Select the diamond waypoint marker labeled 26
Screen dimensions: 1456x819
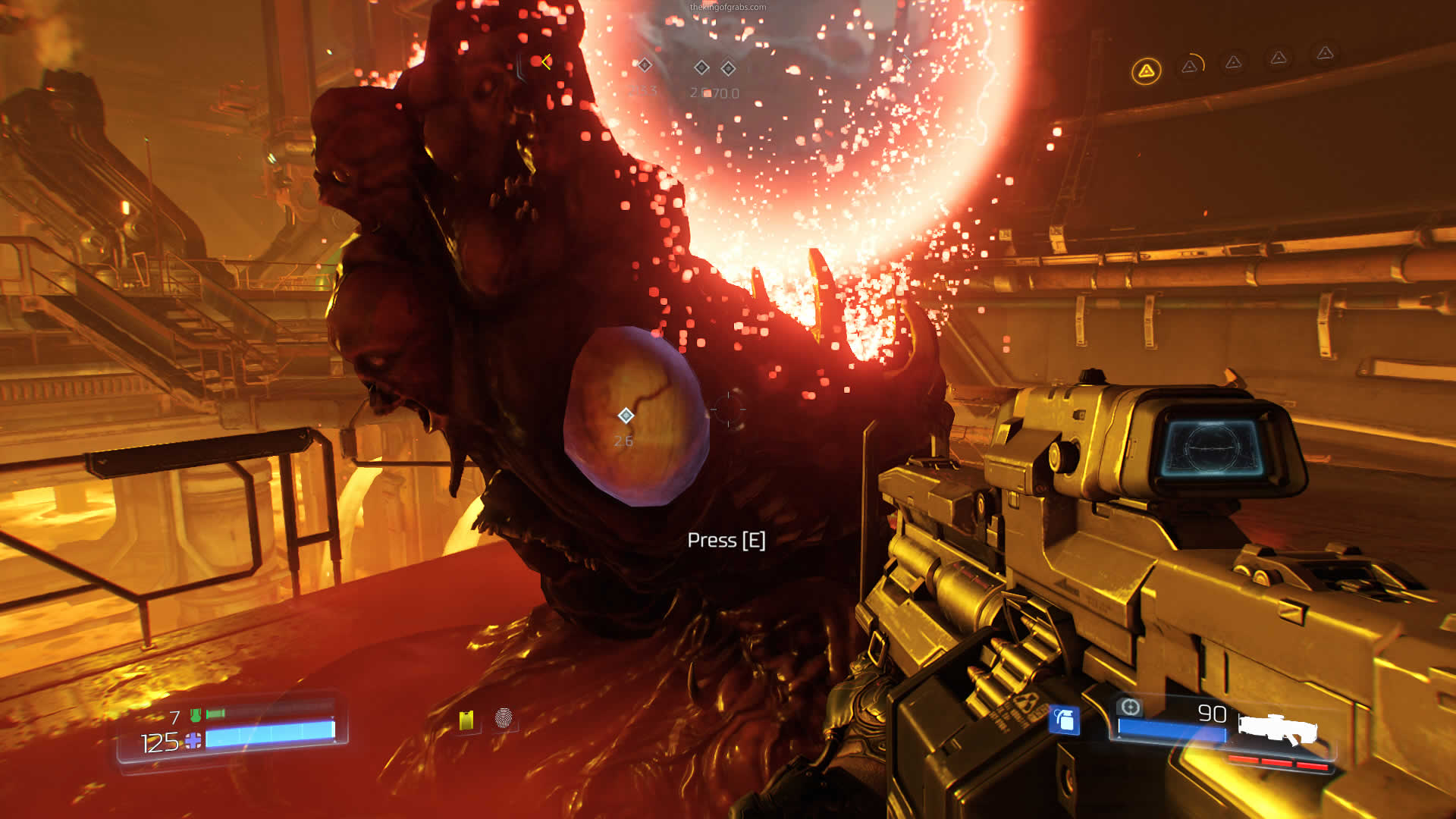(626, 416)
